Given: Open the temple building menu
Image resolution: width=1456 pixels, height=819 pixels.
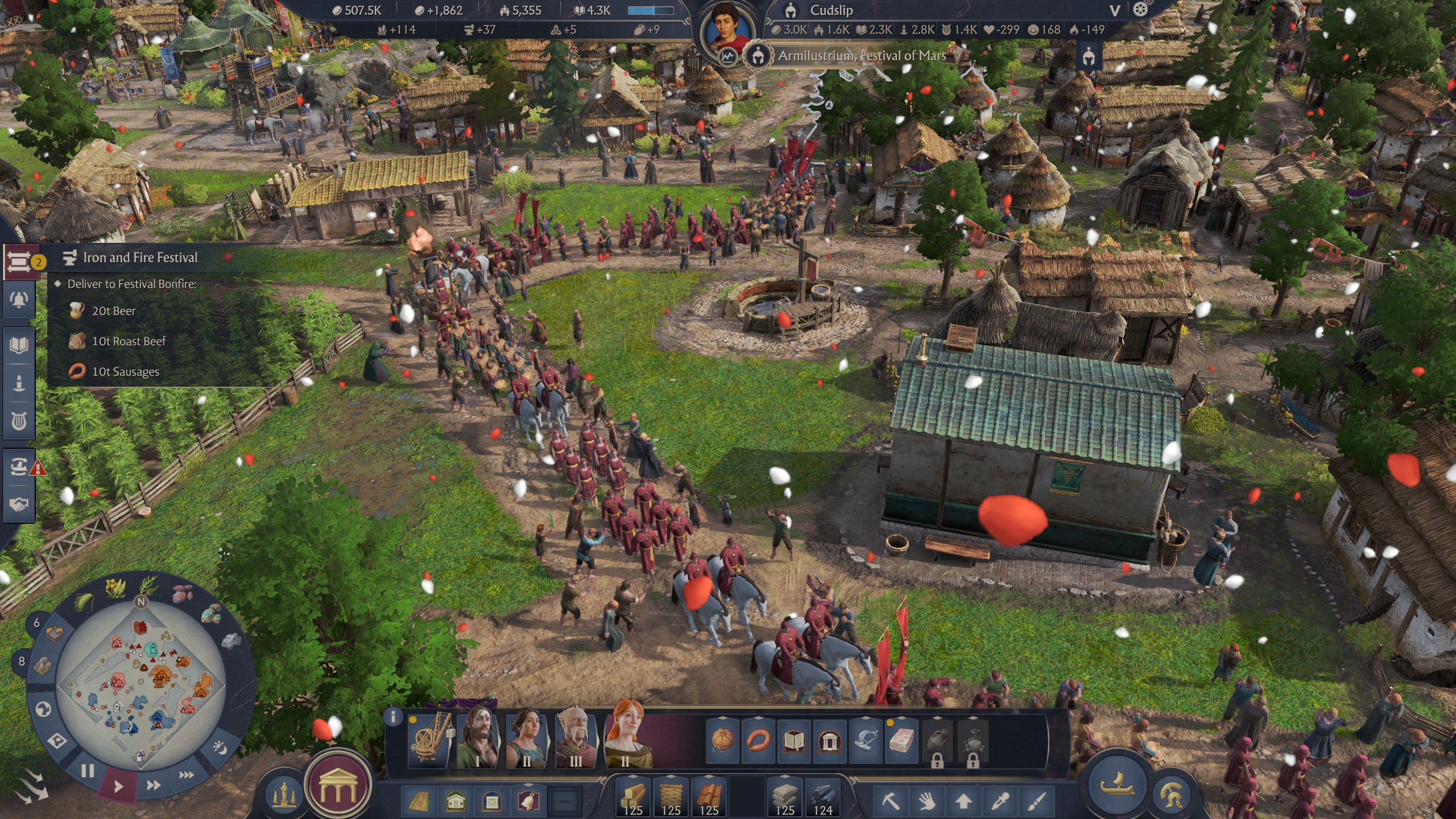Looking at the screenshot, I should (x=338, y=785).
